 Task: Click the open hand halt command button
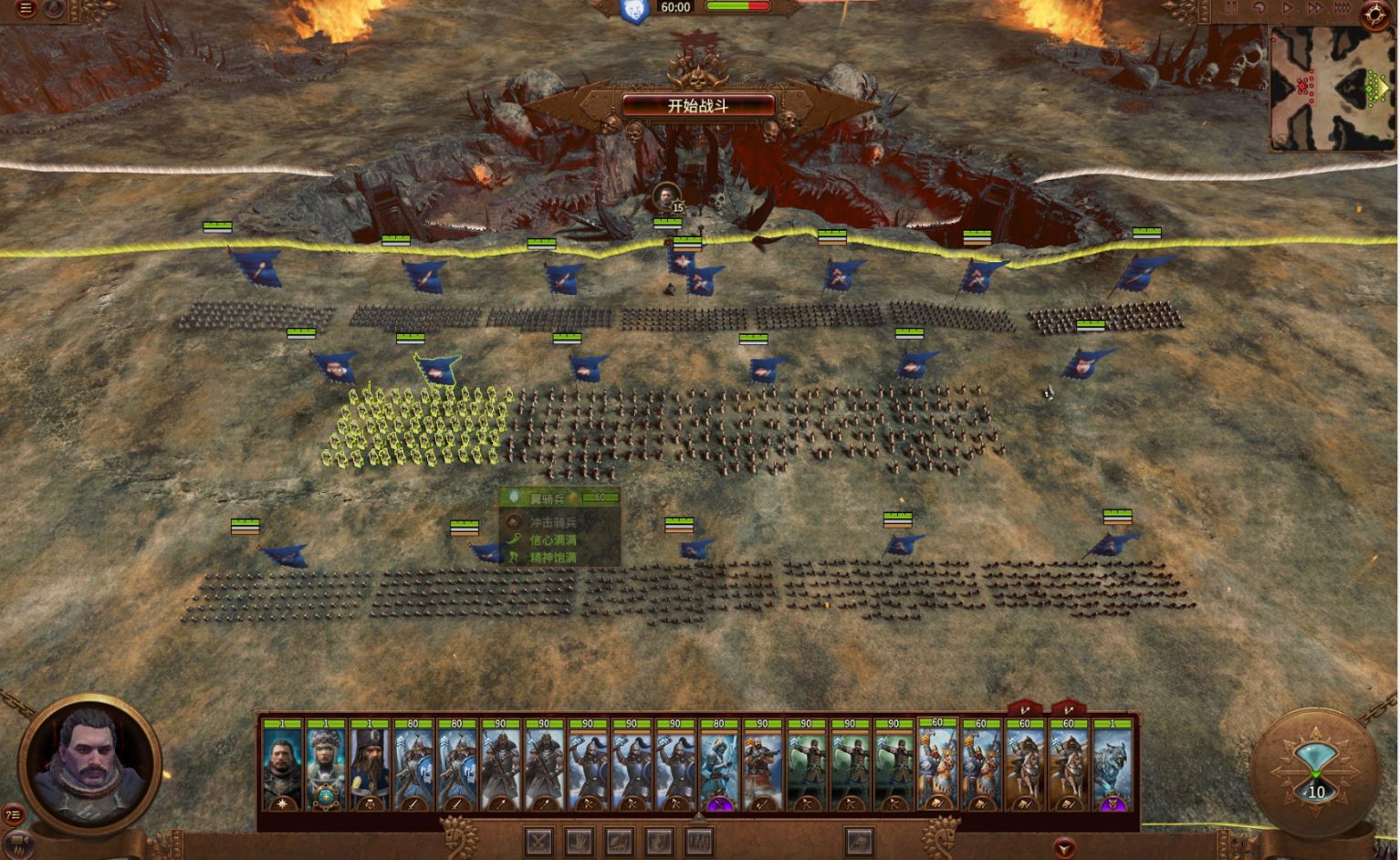580,840
